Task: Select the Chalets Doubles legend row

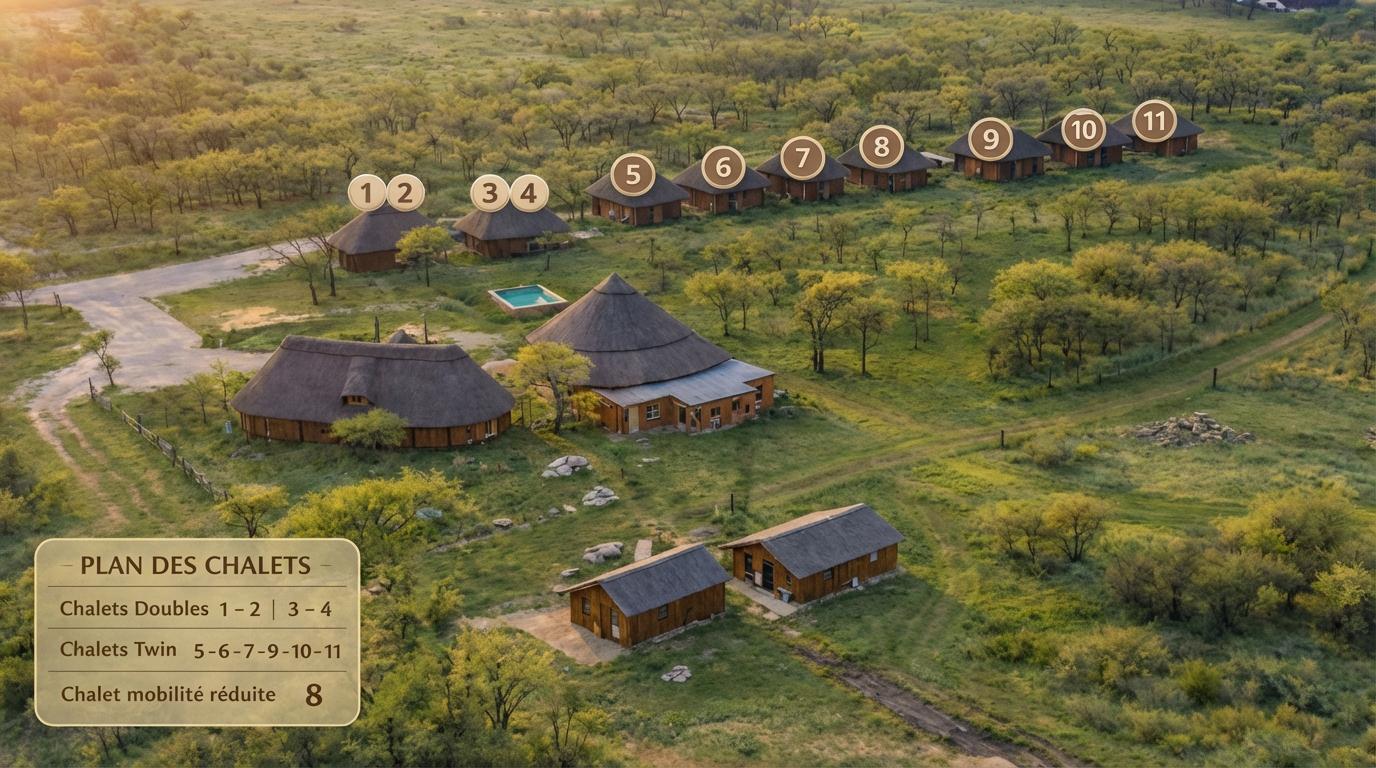Action: [x=197, y=608]
